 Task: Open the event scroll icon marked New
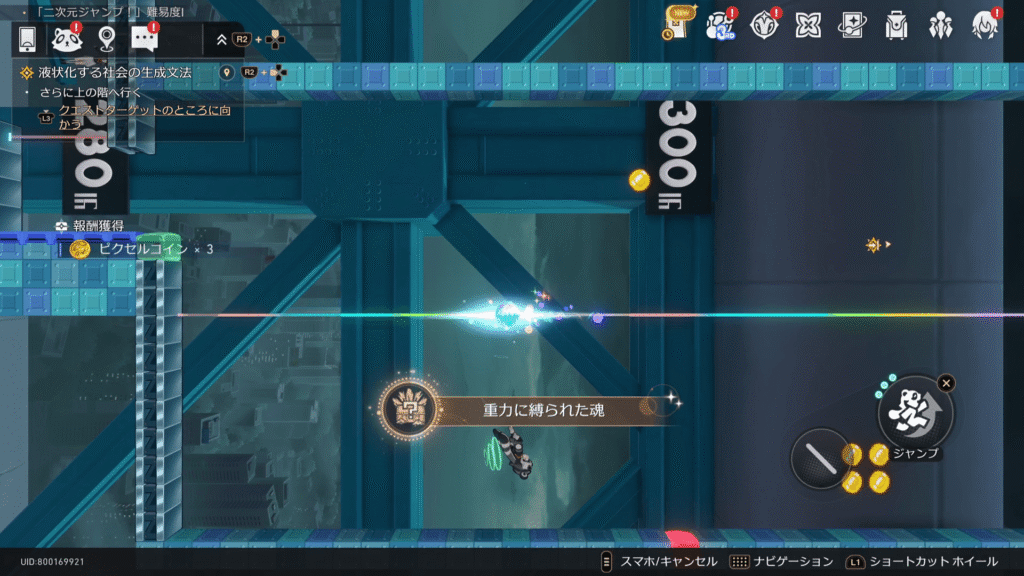(x=680, y=22)
